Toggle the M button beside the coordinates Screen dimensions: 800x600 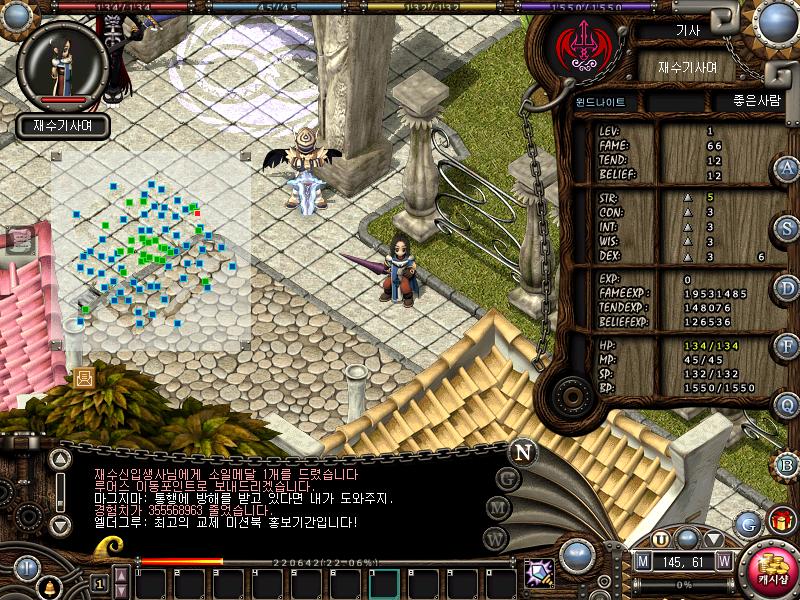(643, 561)
